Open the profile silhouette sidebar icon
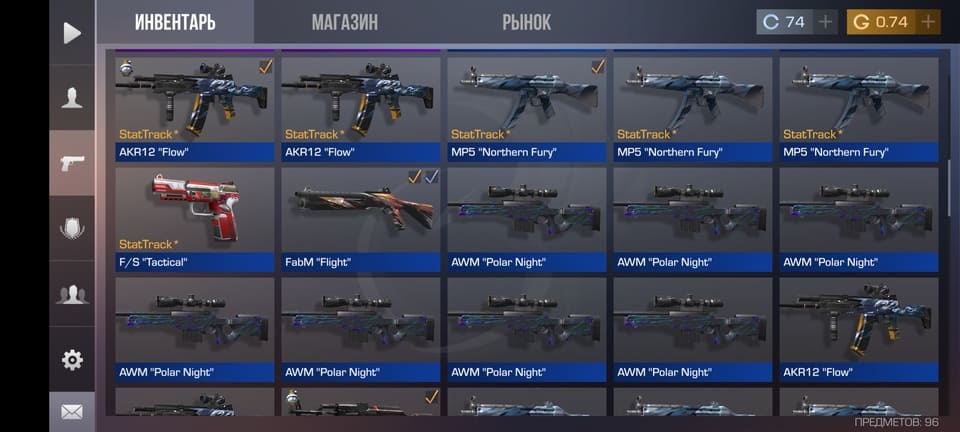Image resolution: width=960 pixels, height=432 pixels. pos(72,98)
